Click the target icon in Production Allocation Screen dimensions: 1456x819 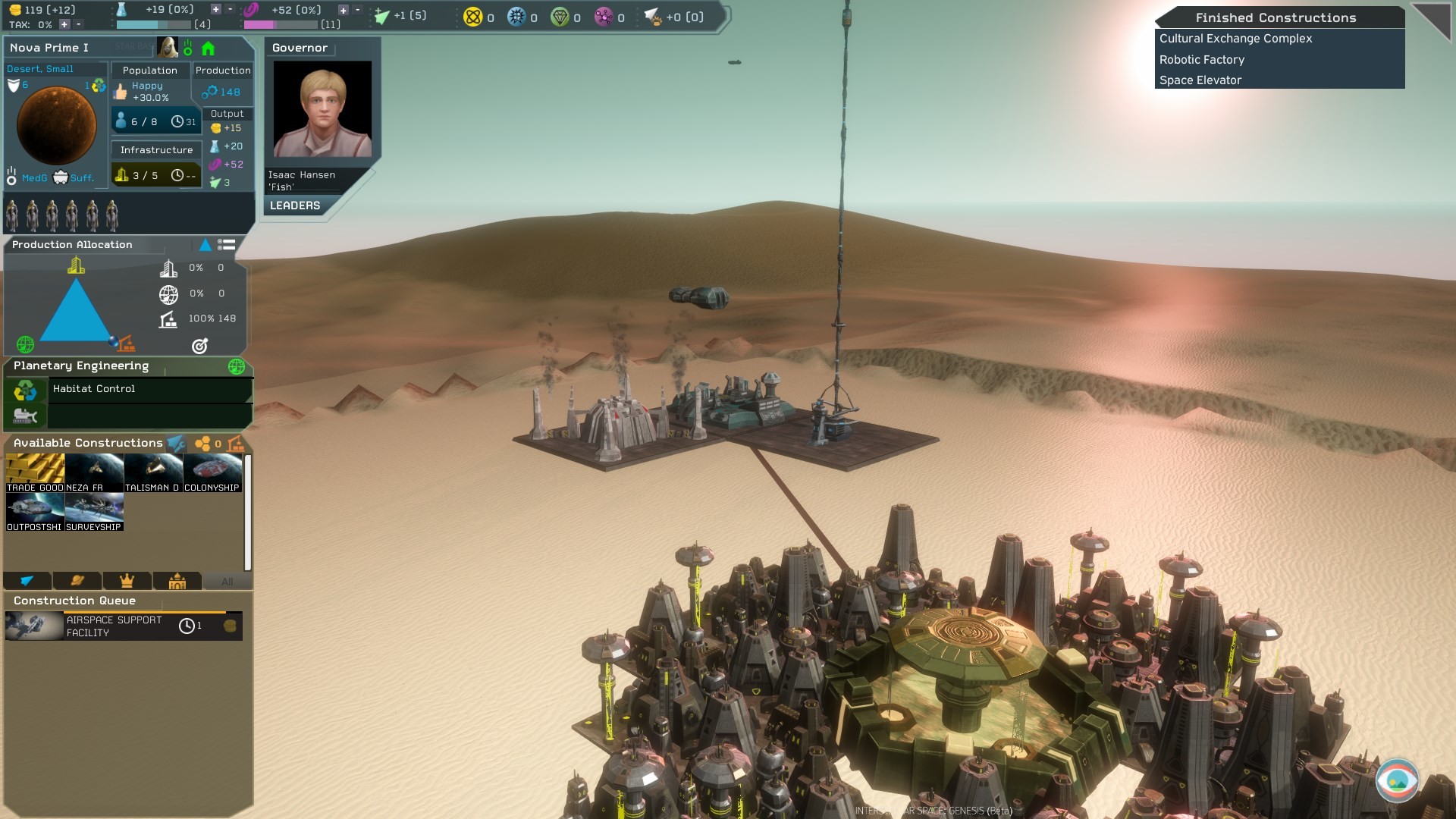point(199,346)
